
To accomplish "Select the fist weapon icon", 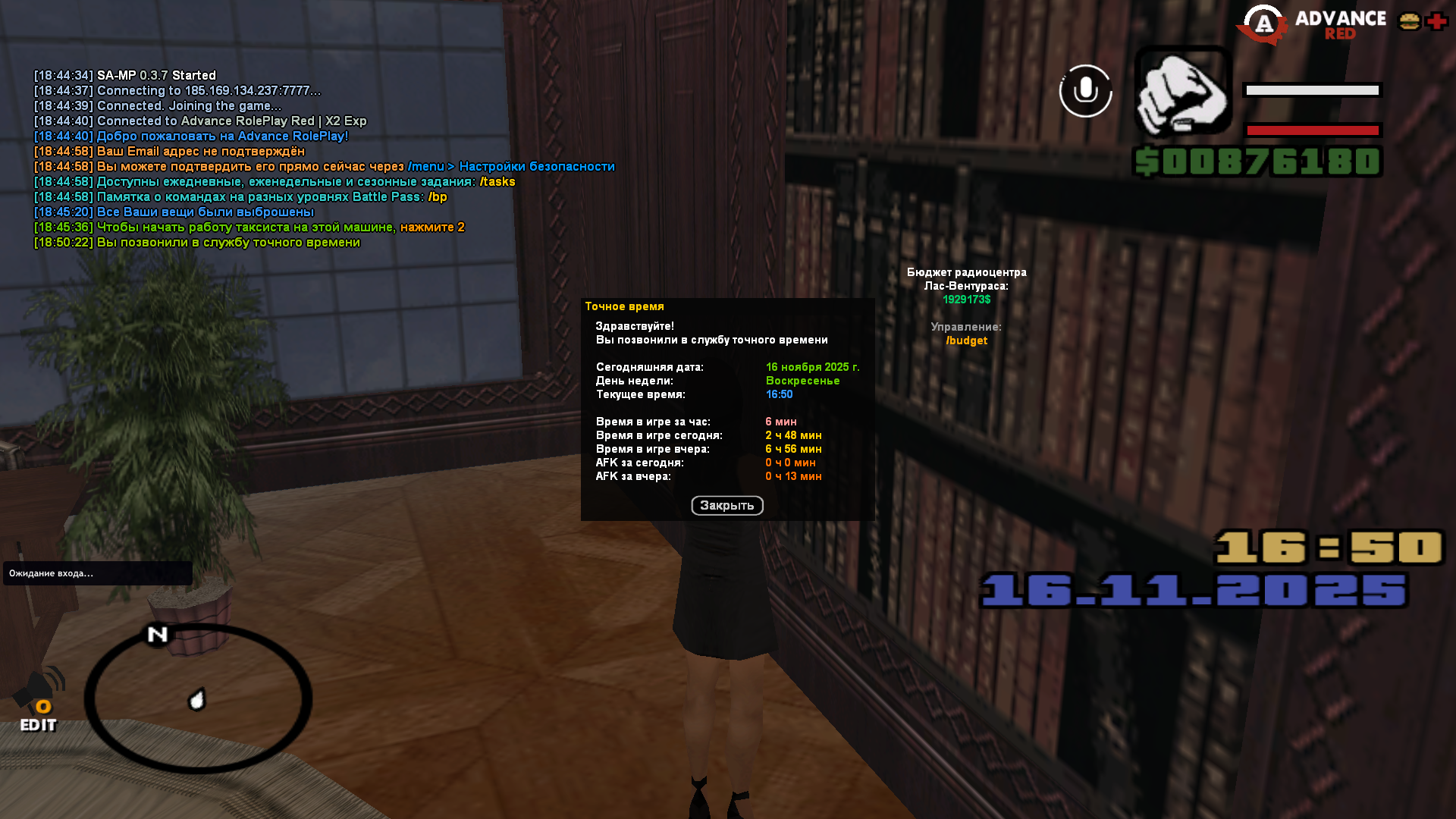I will tap(1182, 93).
